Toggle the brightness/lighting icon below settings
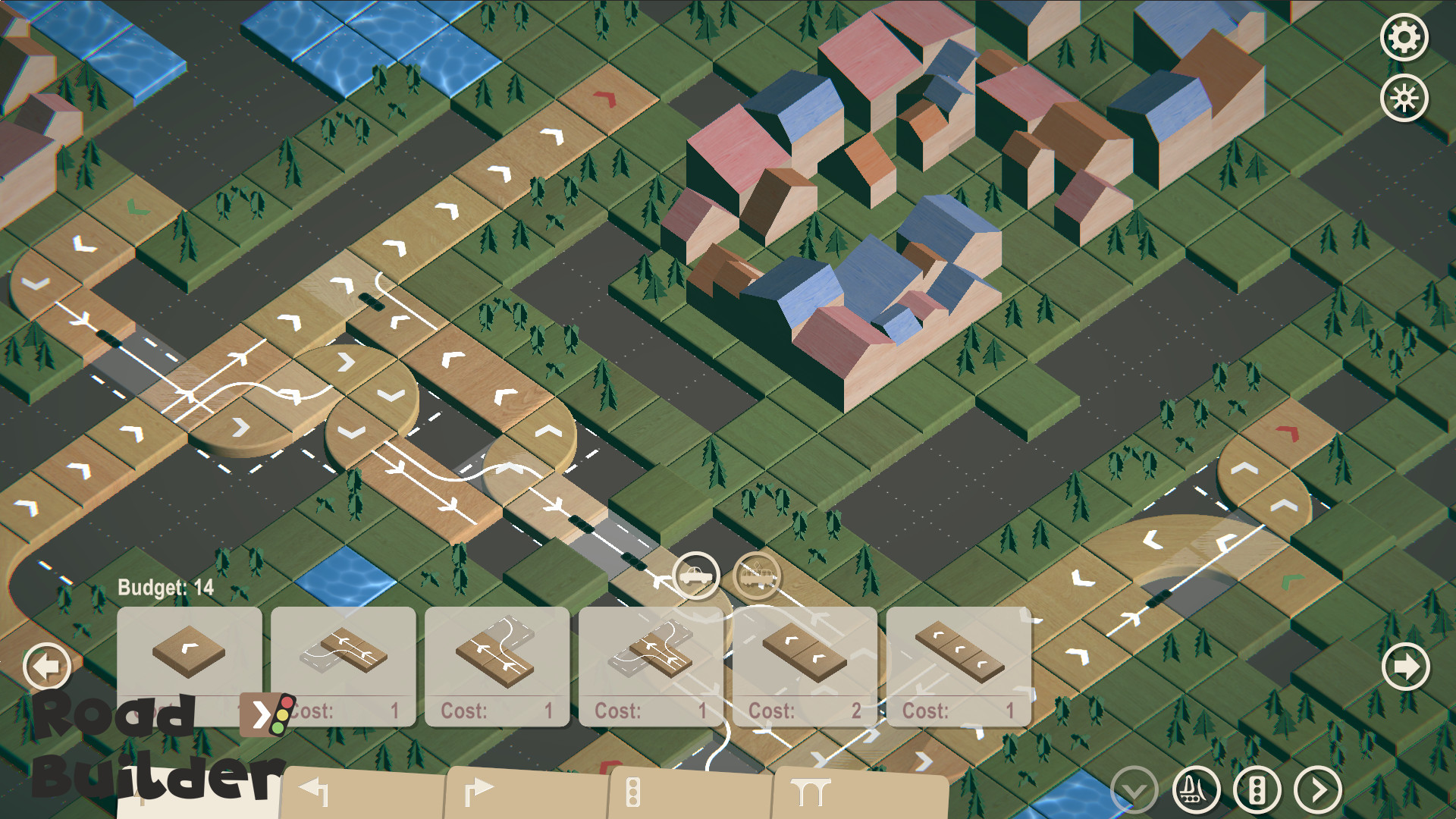Image resolution: width=1456 pixels, height=819 pixels. tap(1404, 97)
